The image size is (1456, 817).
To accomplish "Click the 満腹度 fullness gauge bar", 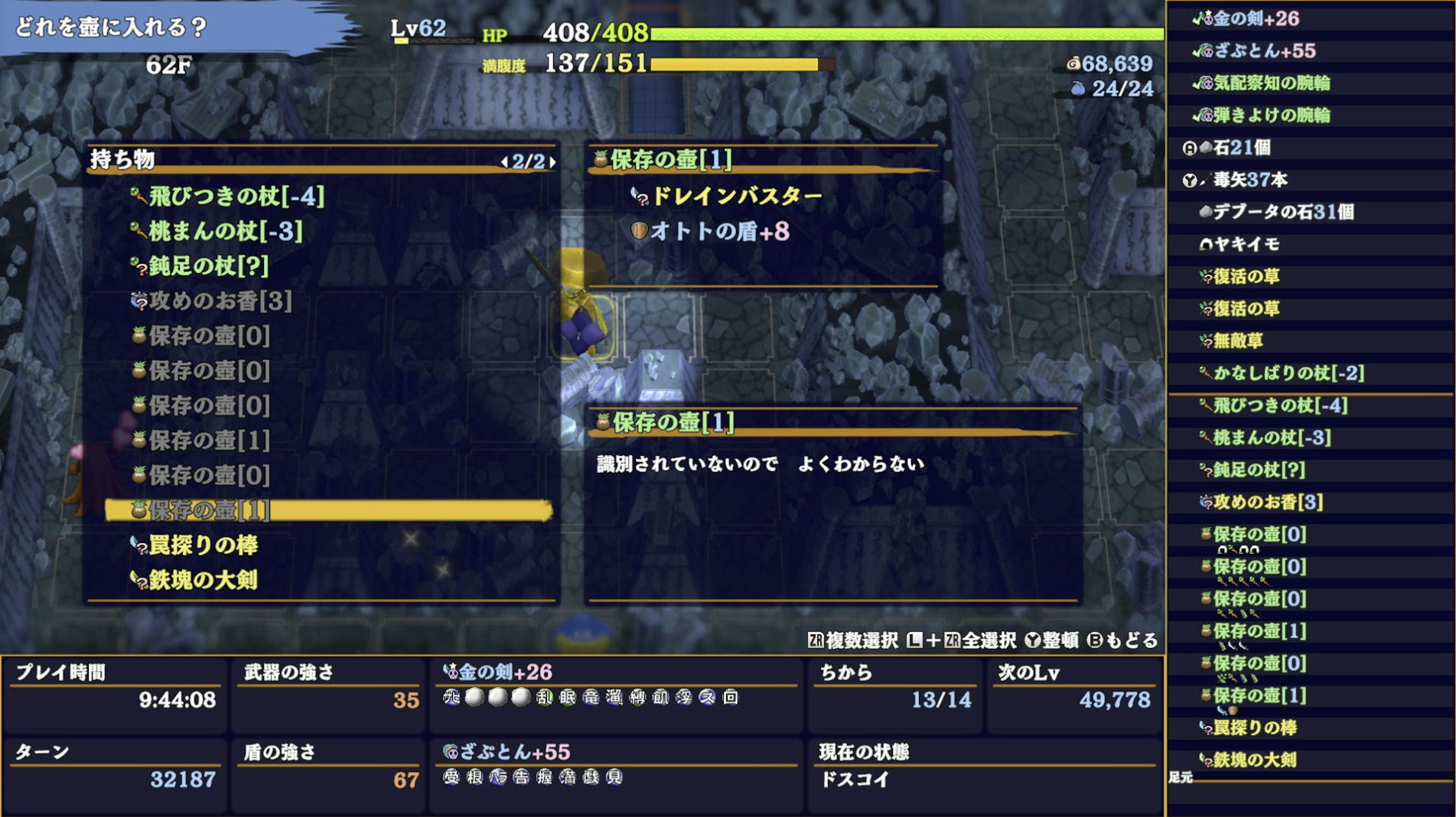I will pos(742,67).
